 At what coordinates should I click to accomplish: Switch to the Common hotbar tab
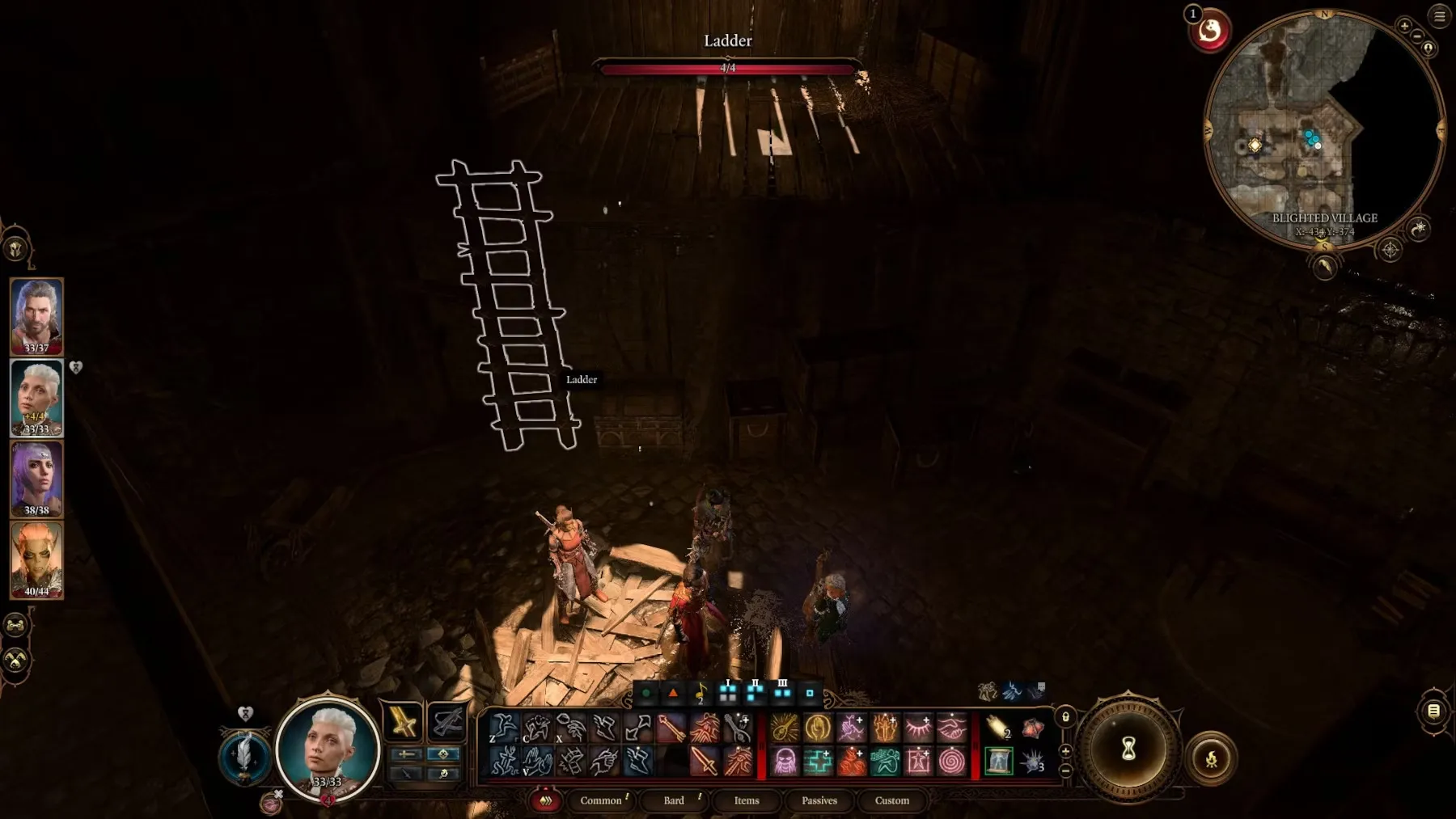pos(601,800)
